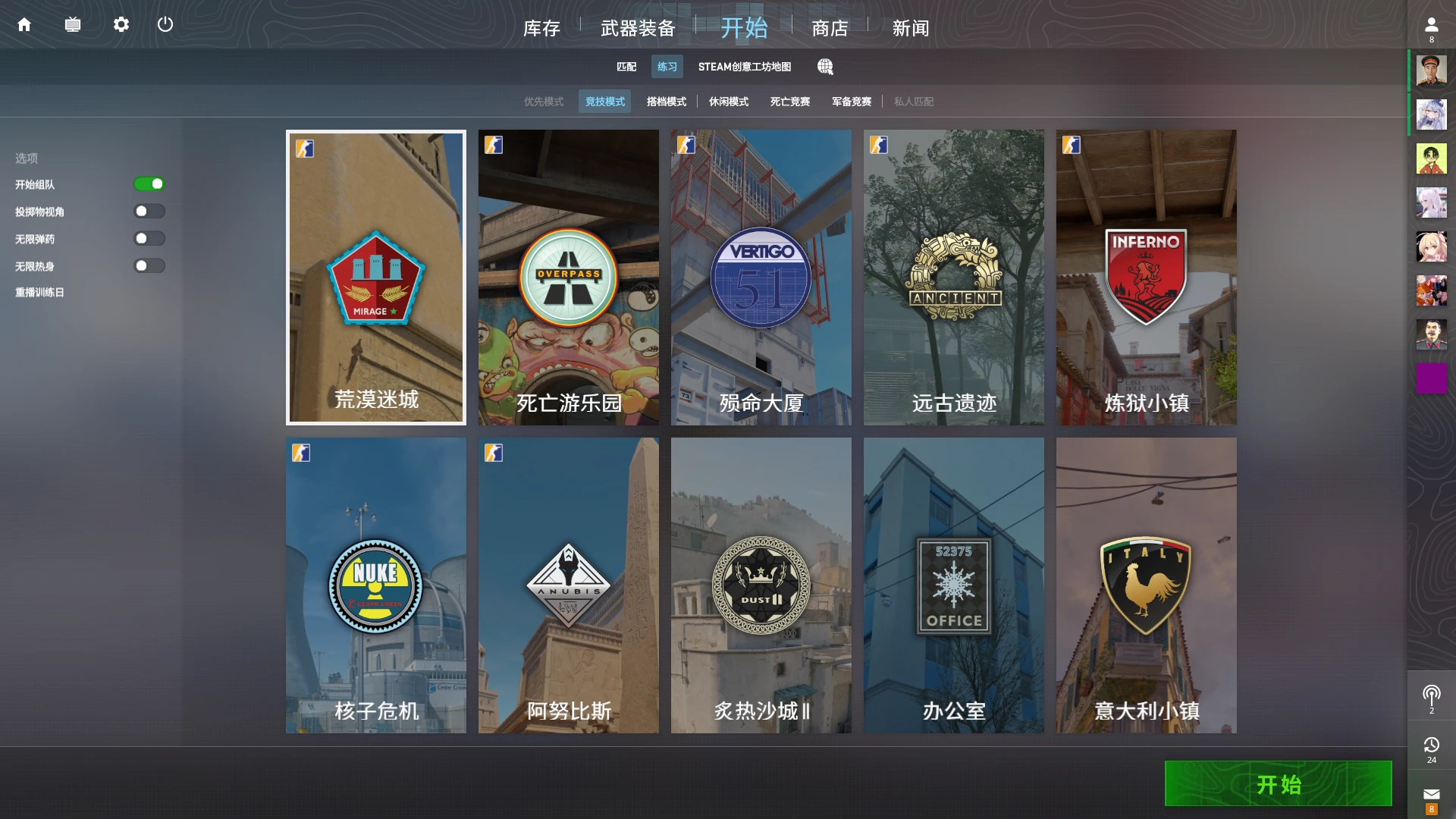Open the watch matches monitor icon
The height and width of the screenshot is (819, 1456).
(73, 24)
